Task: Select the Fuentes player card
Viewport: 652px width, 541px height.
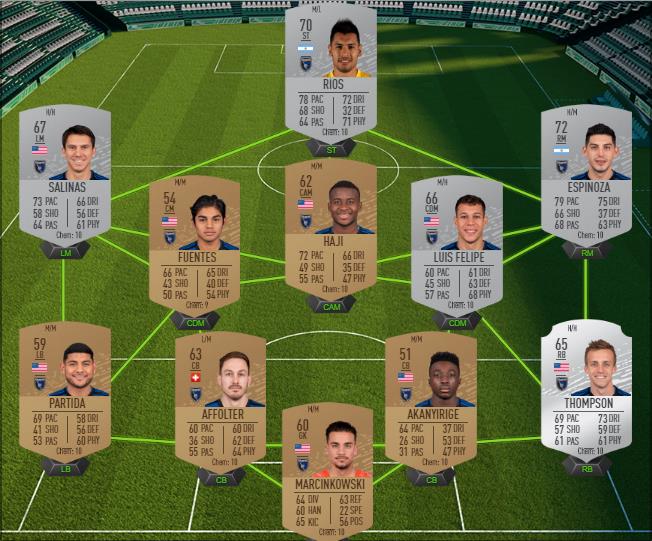Action: click(x=194, y=245)
